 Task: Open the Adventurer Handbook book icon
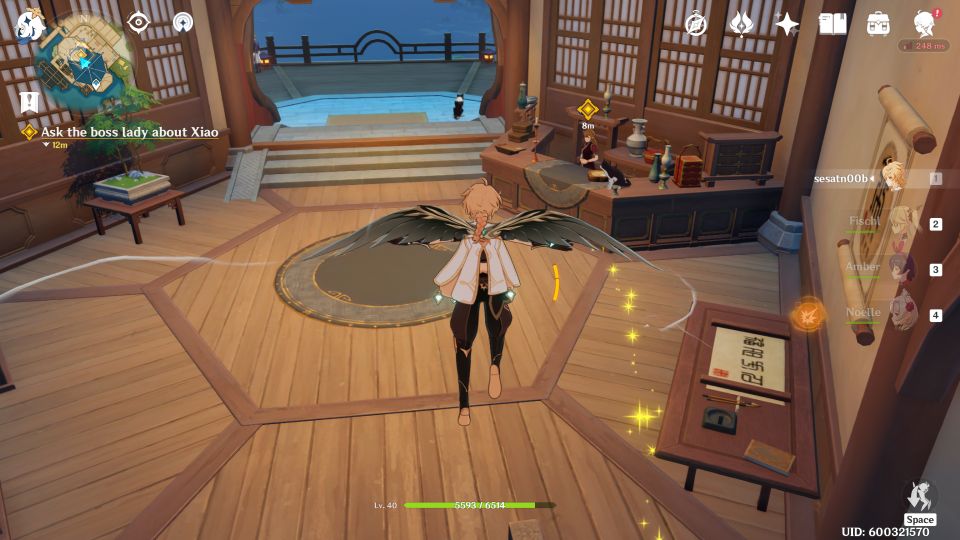832,24
